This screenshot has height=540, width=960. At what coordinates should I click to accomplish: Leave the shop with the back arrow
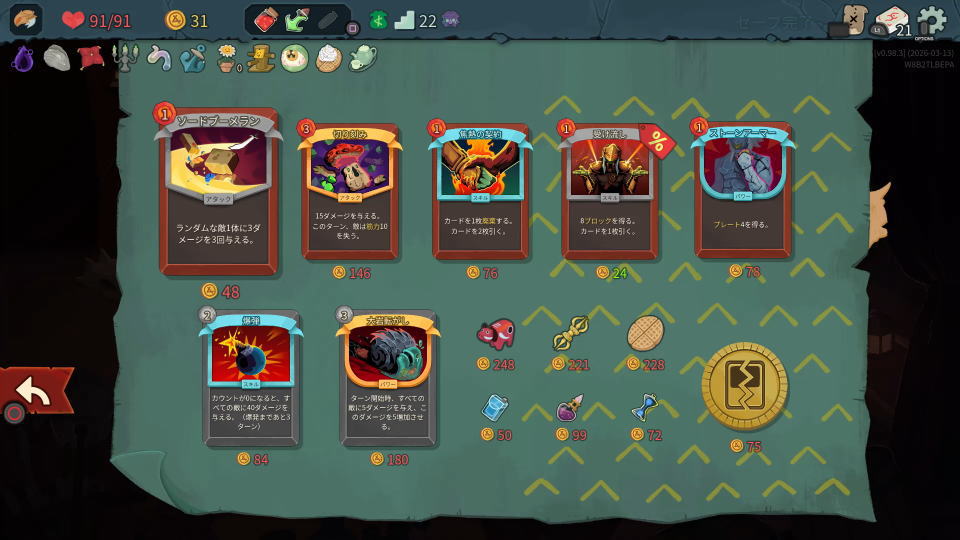35,392
